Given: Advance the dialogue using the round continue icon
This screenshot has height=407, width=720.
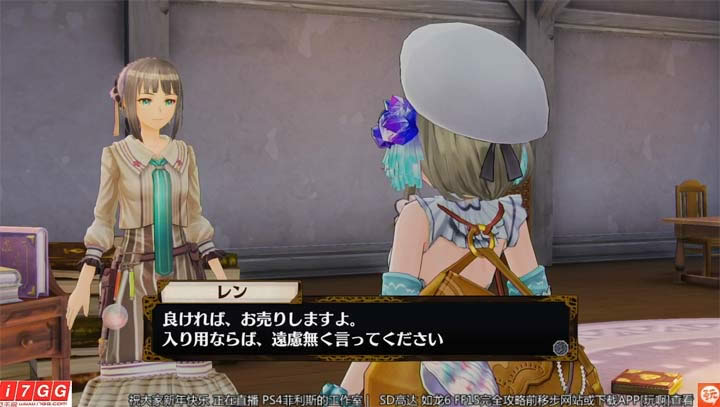Looking at the screenshot, I should tap(560, 348).
